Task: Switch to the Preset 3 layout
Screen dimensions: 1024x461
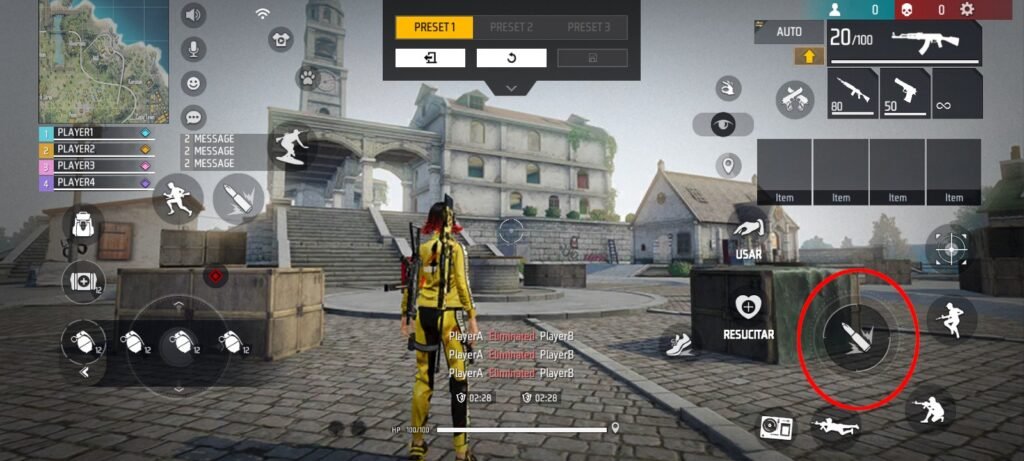Action: pyautogui.click(x=588, y=27)
